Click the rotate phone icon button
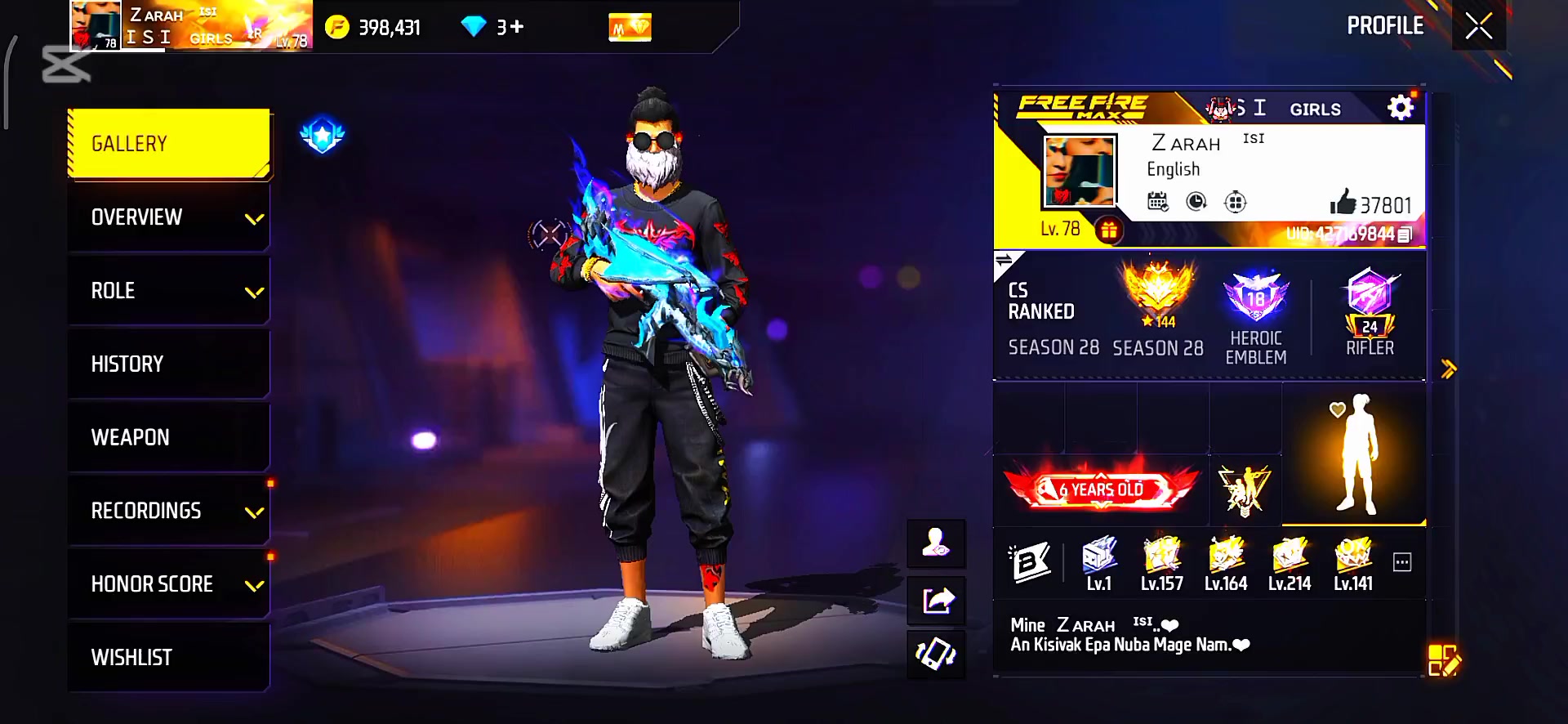 [x=937, y=655]
